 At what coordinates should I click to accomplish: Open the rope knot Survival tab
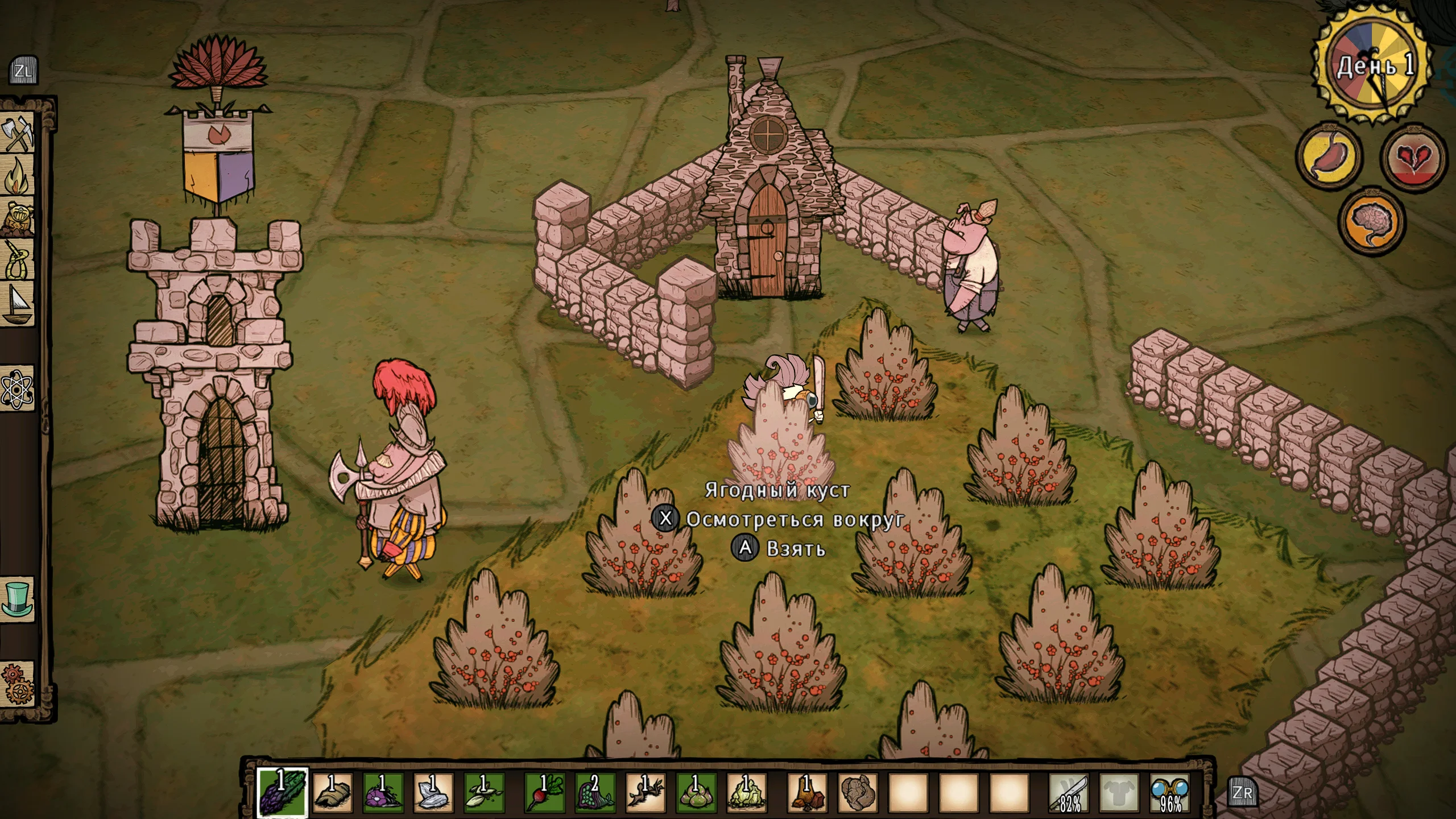[19, 260]
